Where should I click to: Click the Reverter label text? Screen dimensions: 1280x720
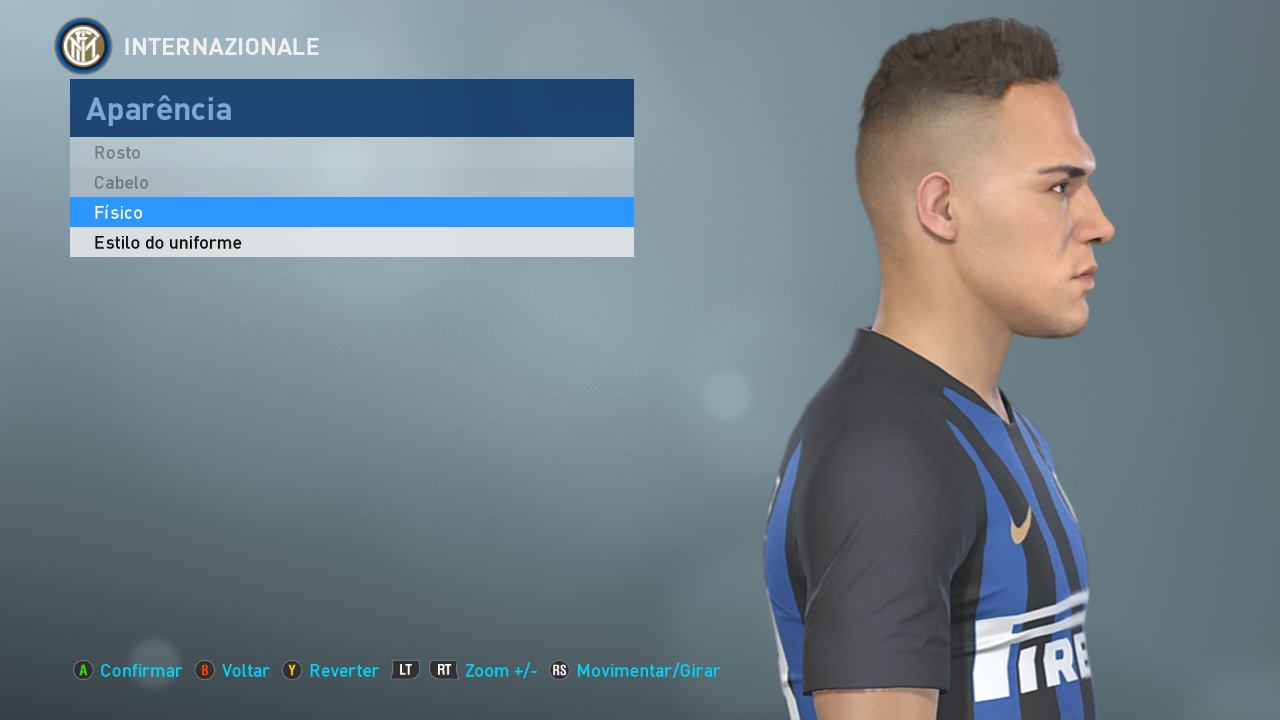(x=344, y=671)
